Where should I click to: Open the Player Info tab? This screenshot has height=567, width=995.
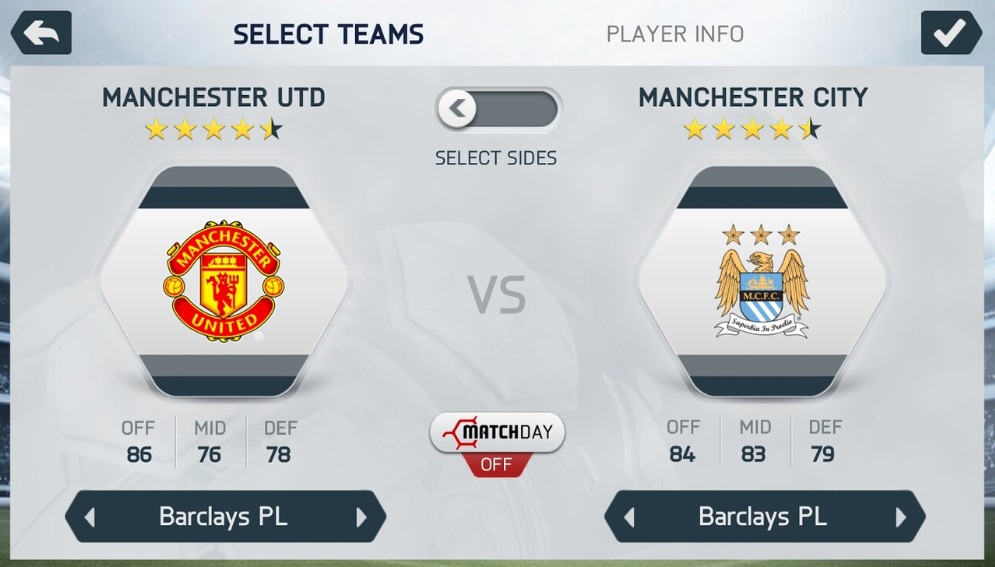675,34
